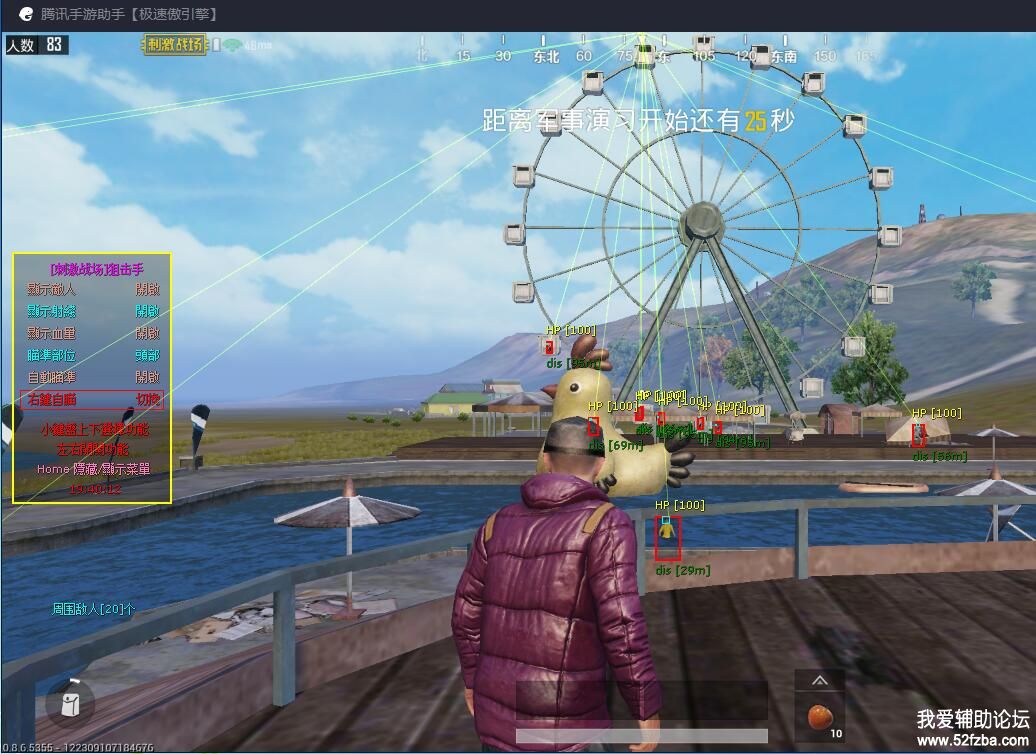Open the backpack icon
The width and height of the screenshot is (1036, 754).
click(x=70, y=704)
